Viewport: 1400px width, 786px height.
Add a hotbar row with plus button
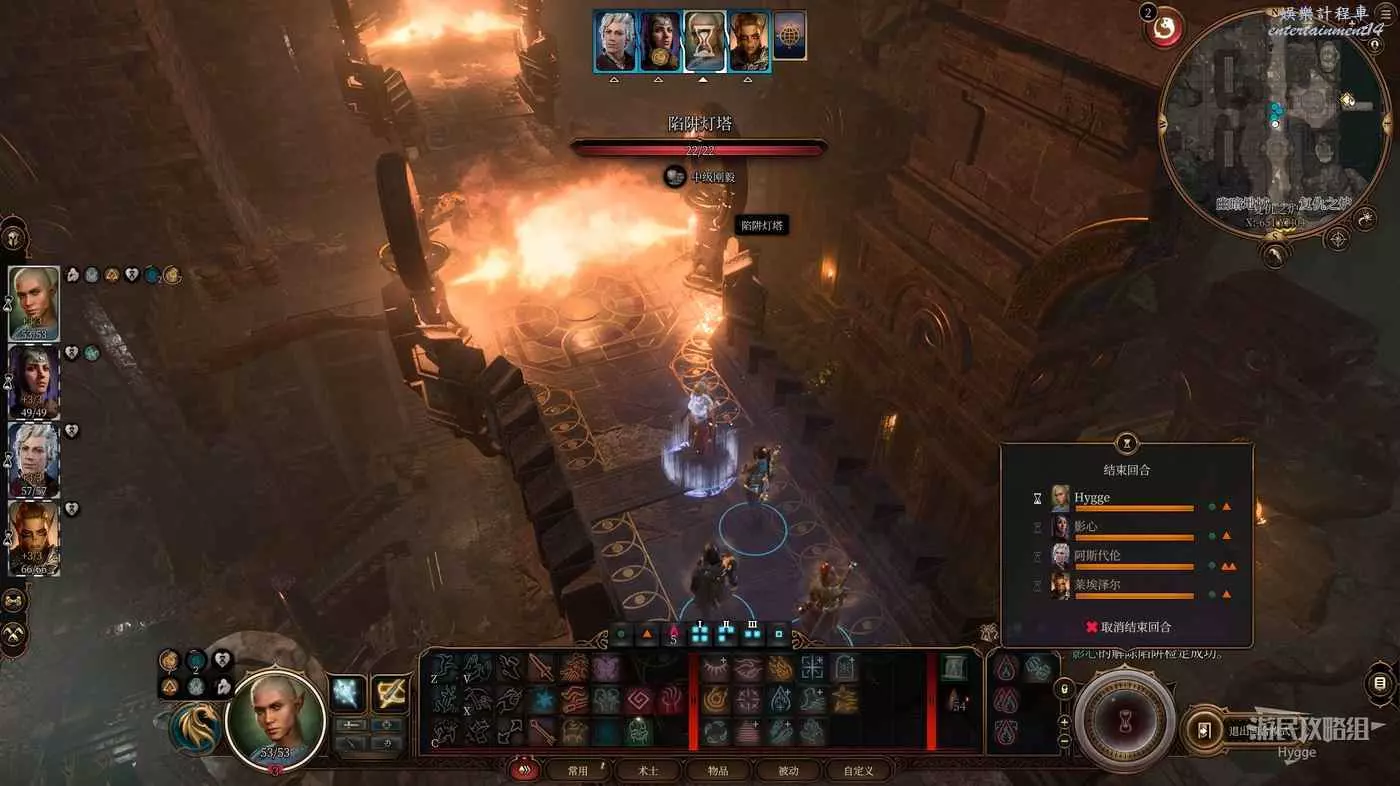[x=1065, y=720]
